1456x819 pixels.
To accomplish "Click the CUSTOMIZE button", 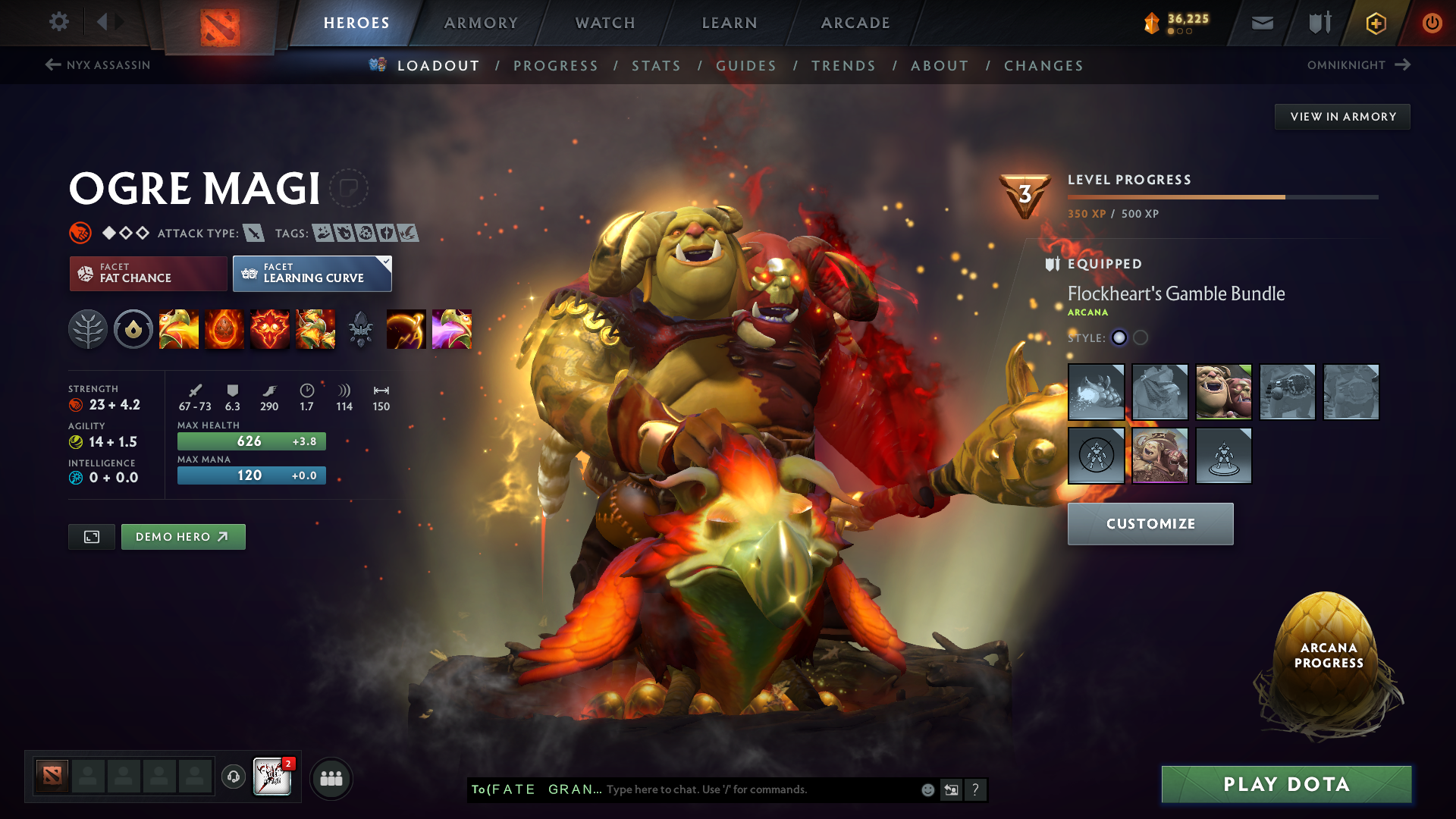I will pos(1150,523).
